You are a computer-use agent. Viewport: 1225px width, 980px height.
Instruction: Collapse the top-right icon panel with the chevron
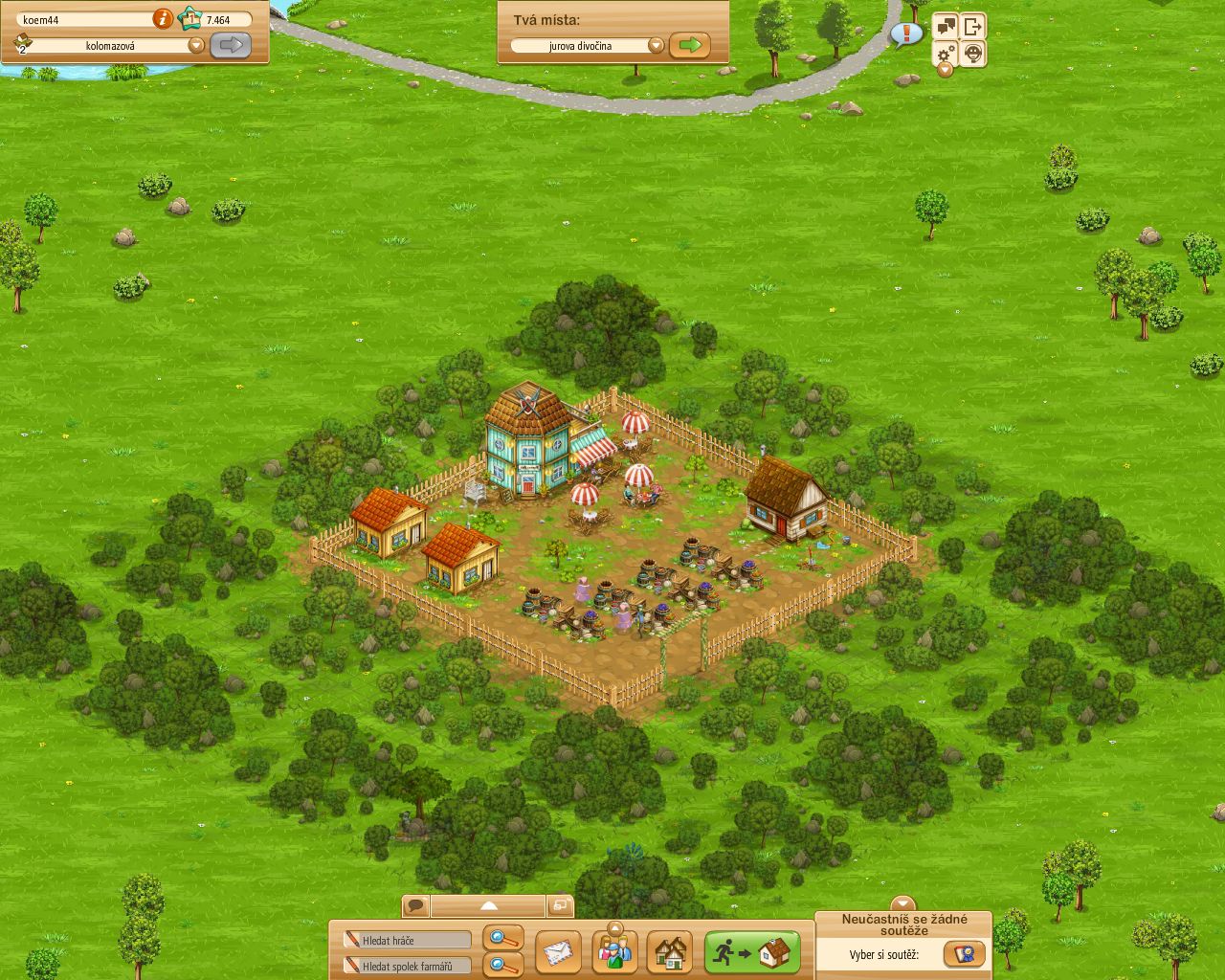pyautogui.click(x=945, y=70)
